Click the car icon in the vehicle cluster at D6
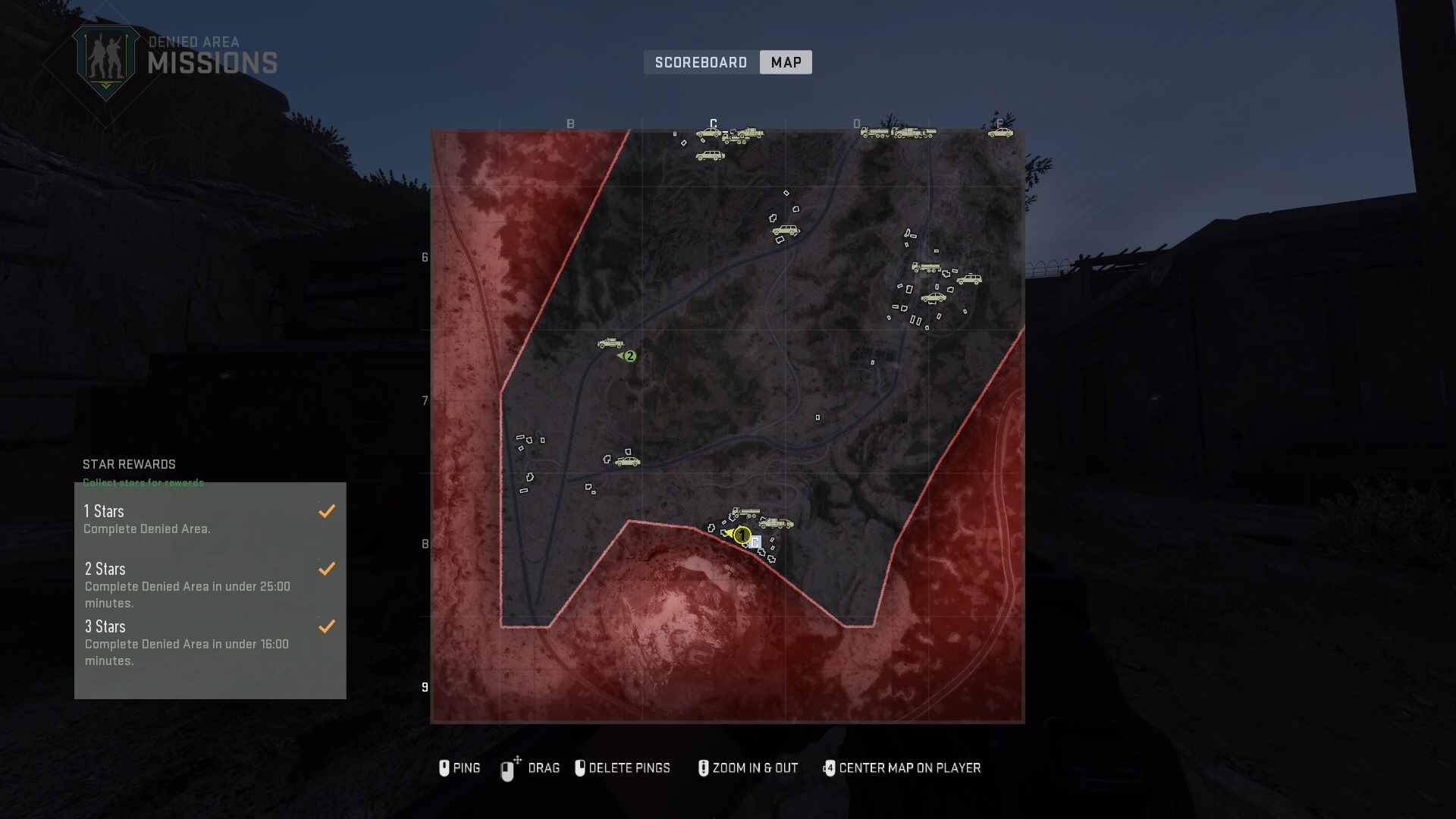This screenshot has height=819, width=1456. [x=934, y=298]
